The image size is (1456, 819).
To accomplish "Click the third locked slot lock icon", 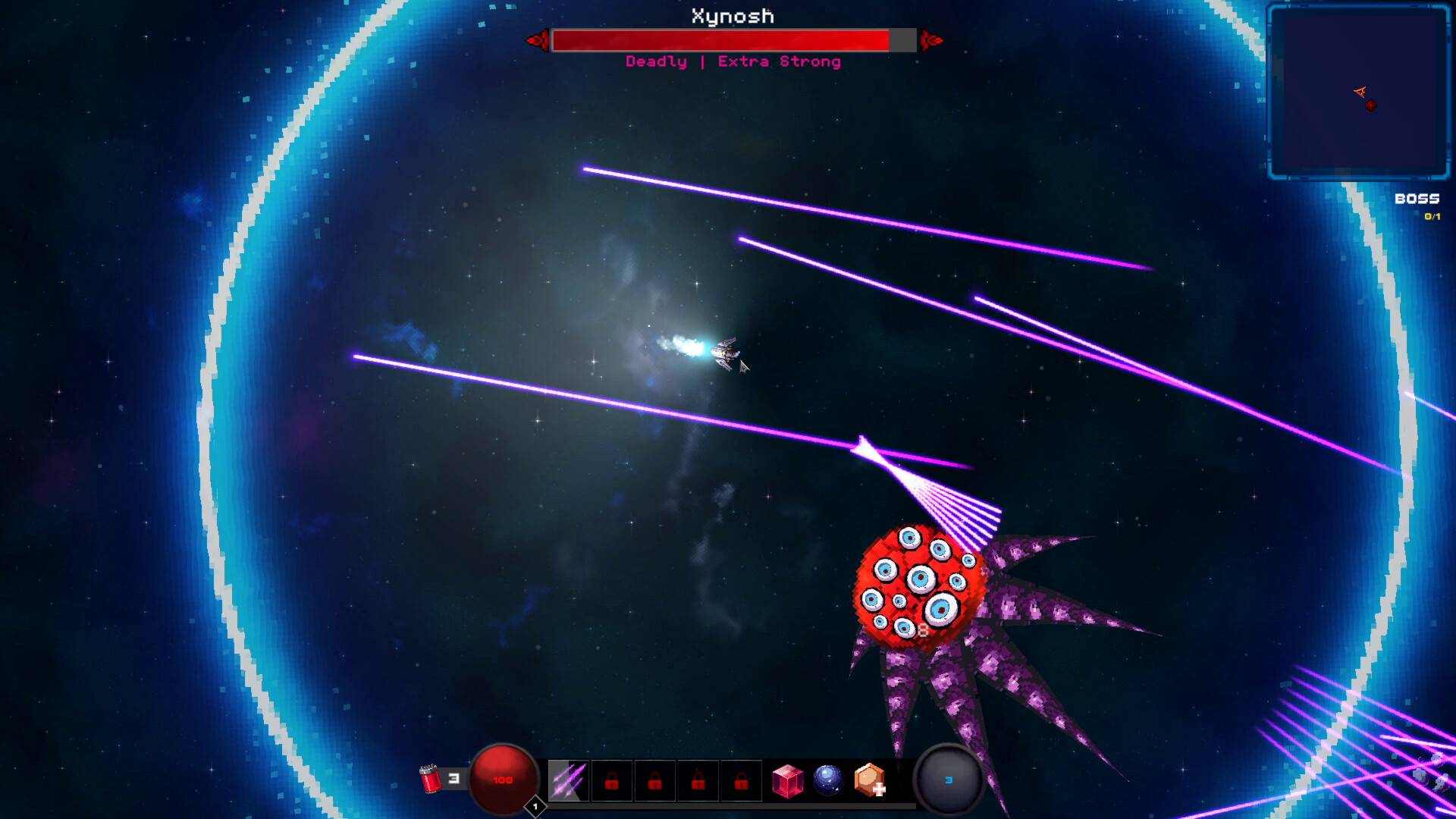I will point(698,780).
